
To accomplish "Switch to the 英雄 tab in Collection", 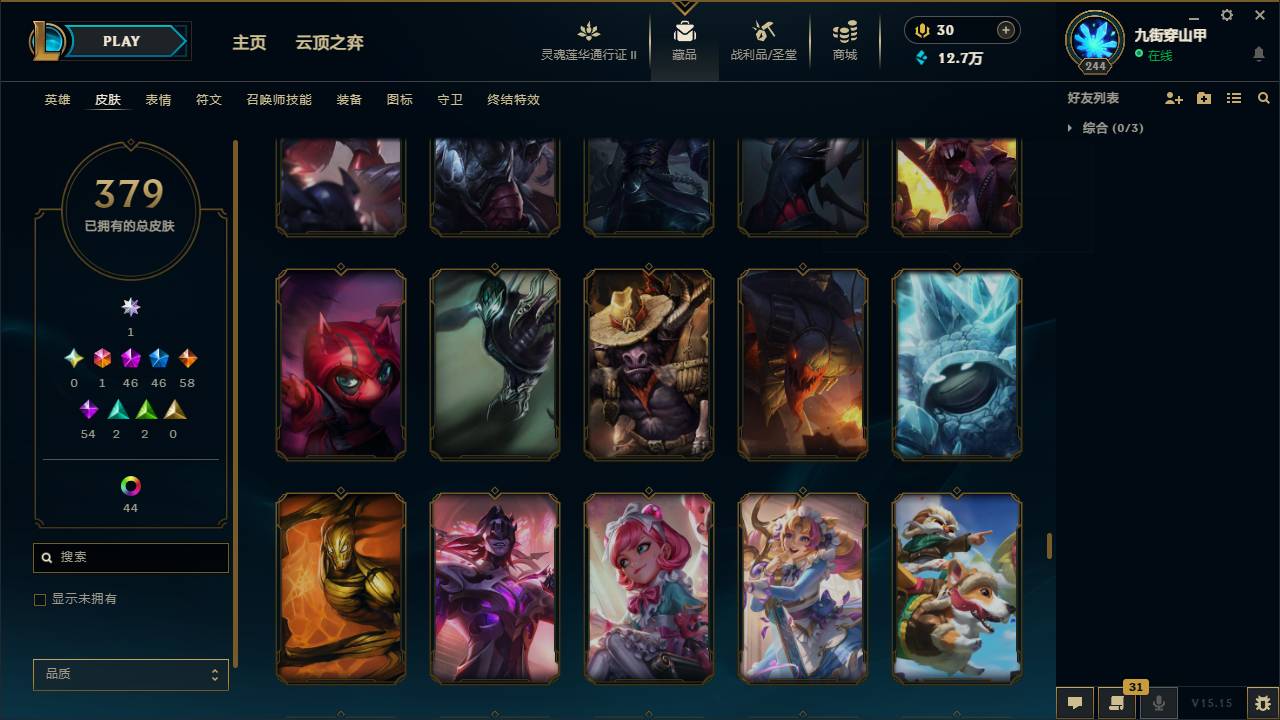I will [x=56, y=99].
